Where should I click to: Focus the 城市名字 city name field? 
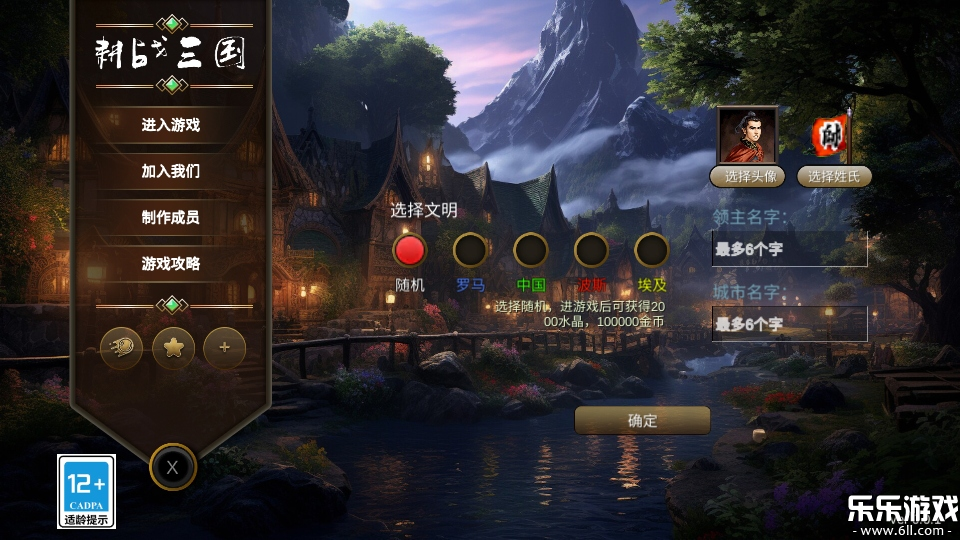click(789, 324)
